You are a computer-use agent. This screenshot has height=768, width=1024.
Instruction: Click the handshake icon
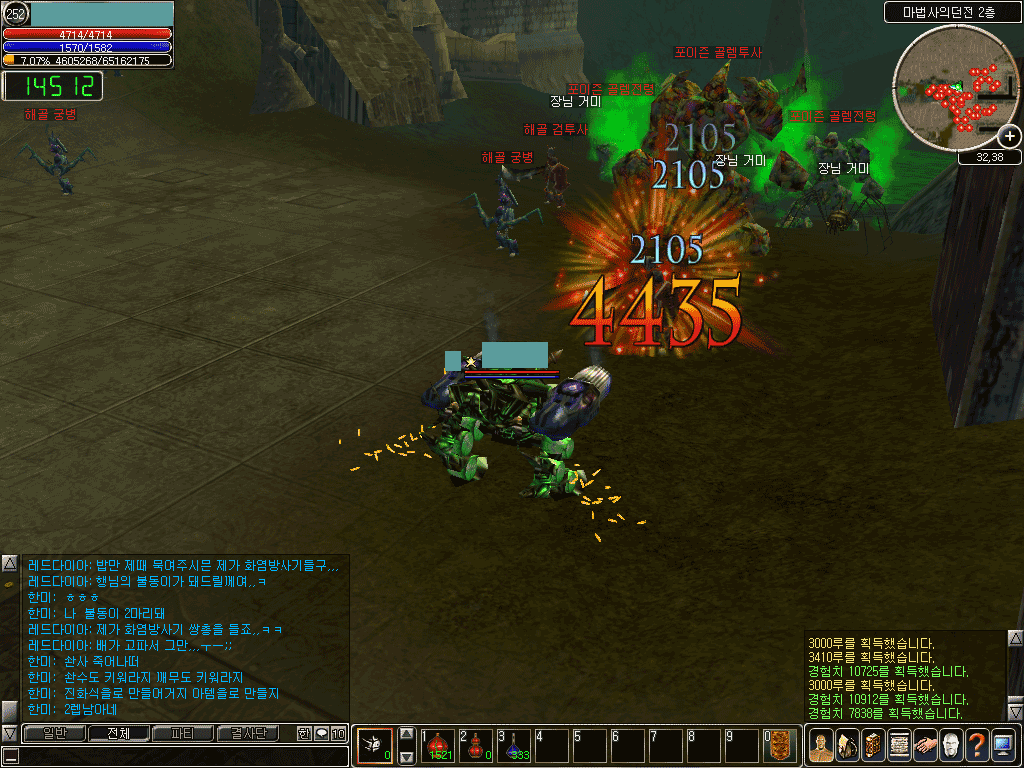(924, 745)
